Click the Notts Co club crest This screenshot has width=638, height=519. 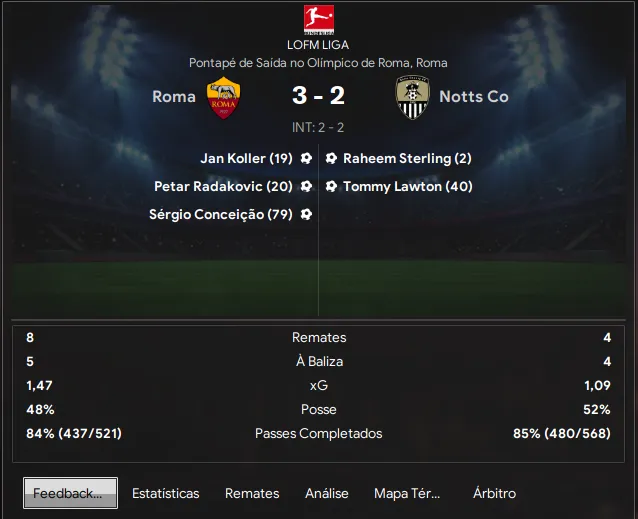coord(412,97)
